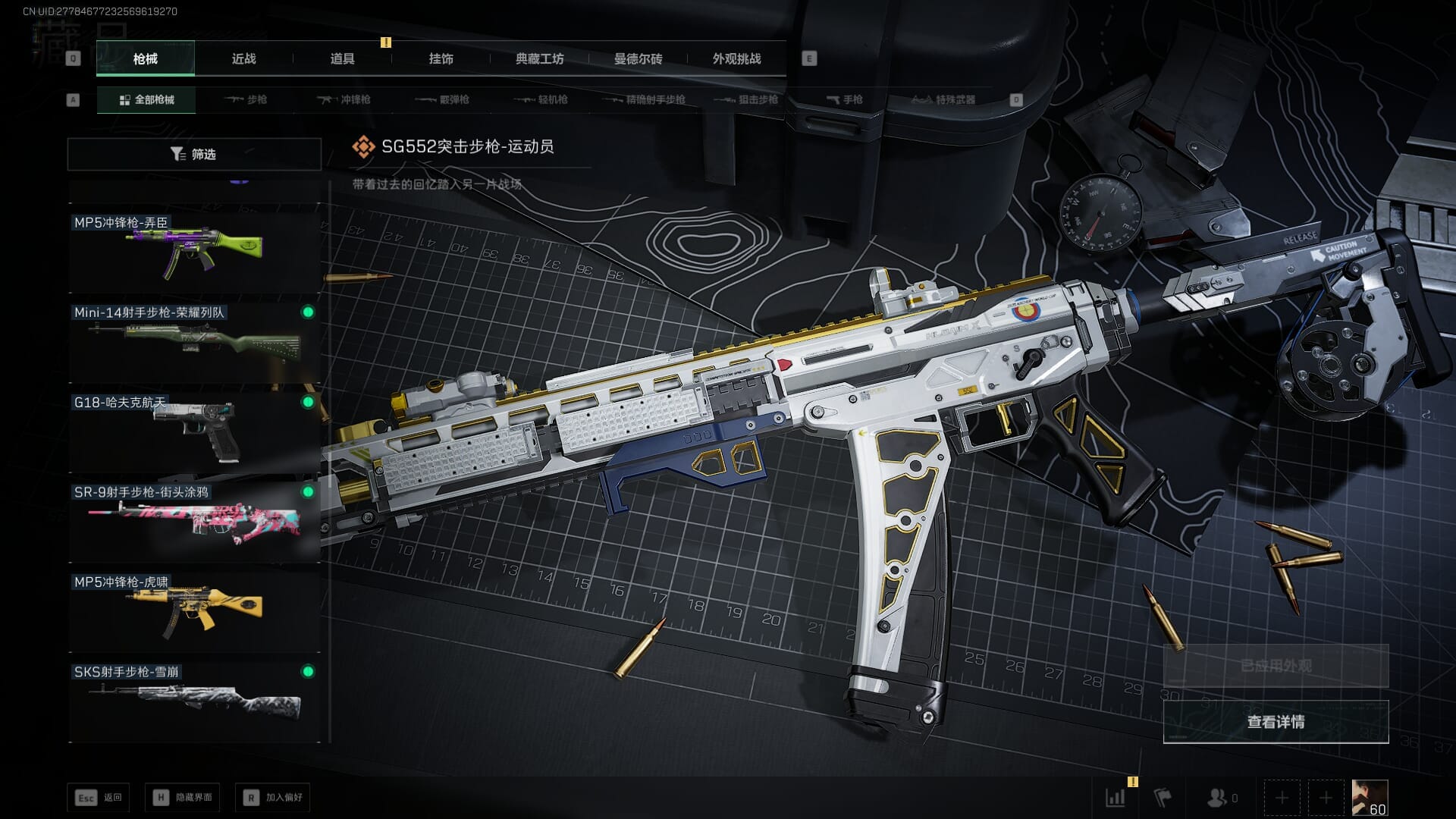
Task: Filter weapons by 手枪 pistols
Action: (844, 99)
